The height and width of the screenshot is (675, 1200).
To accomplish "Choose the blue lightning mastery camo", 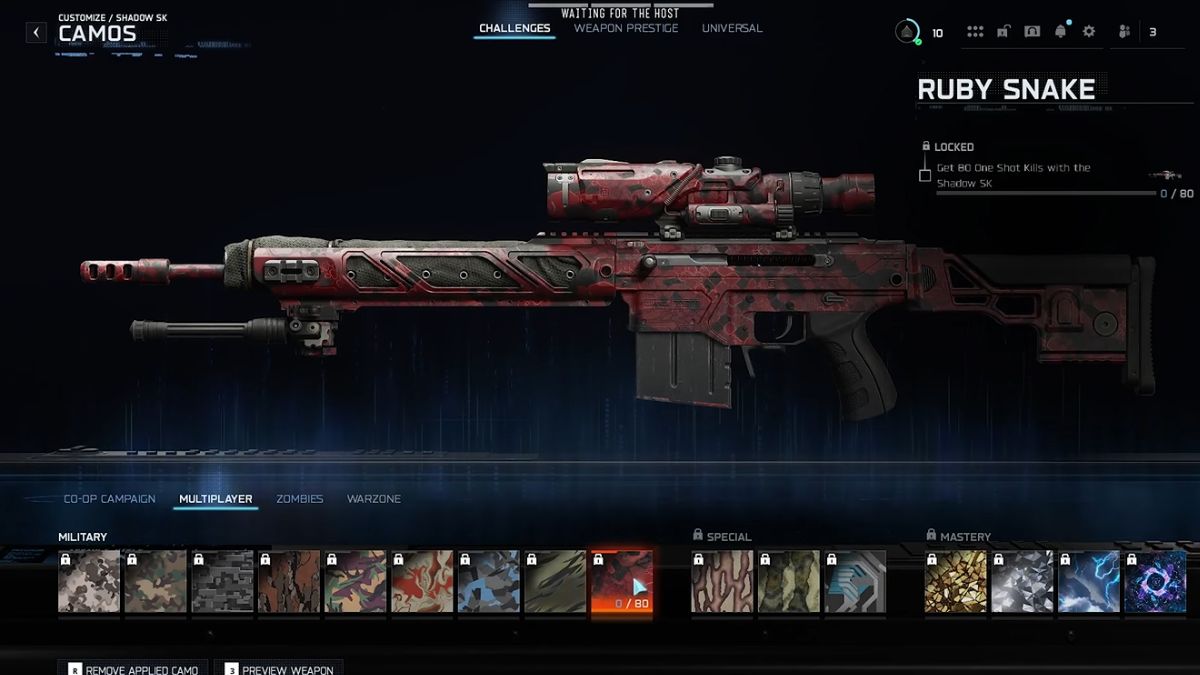I will pos(1089,582).
